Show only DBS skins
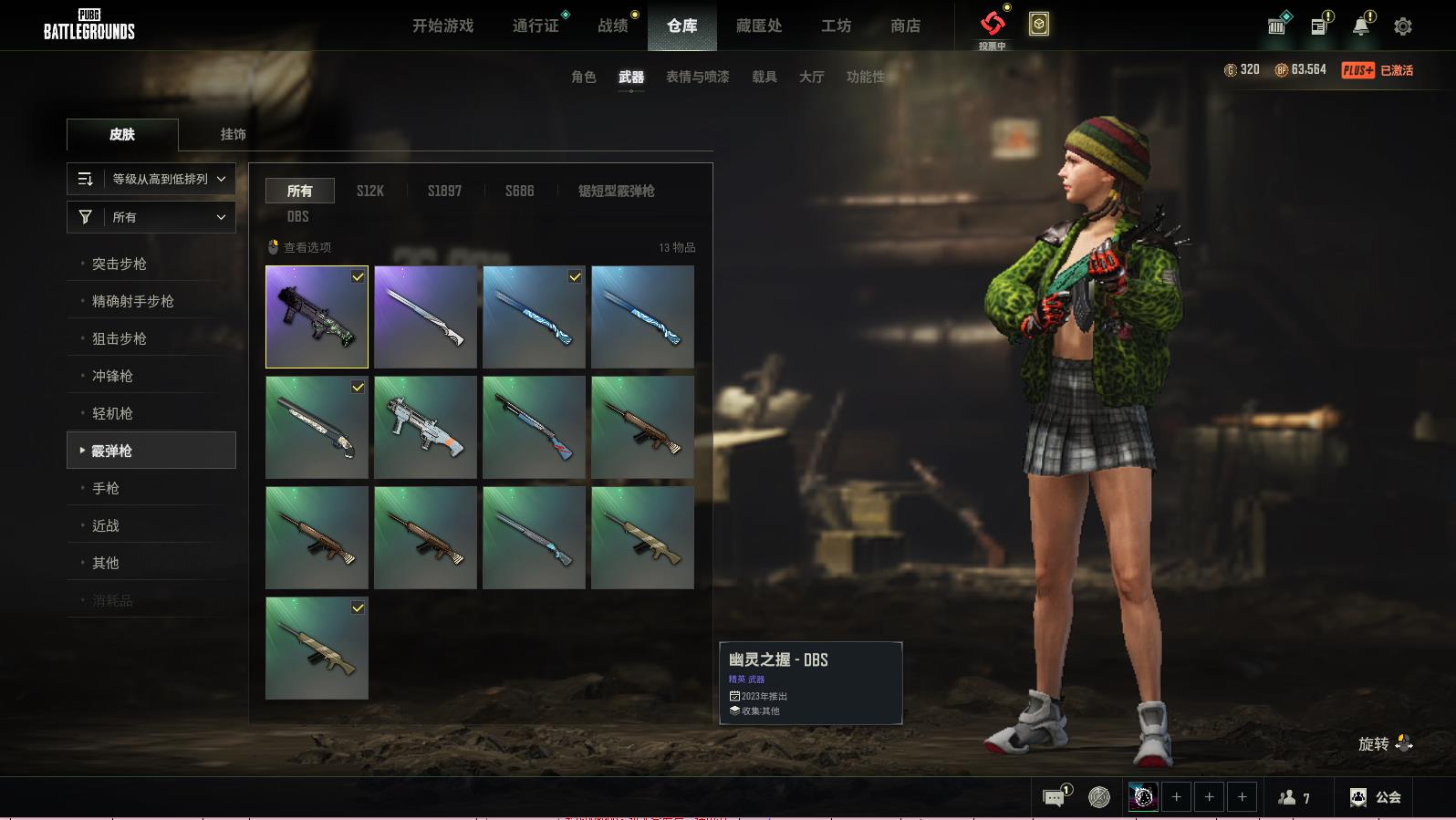Viewport: 1456px width, 820px height. tap(297, 216)
